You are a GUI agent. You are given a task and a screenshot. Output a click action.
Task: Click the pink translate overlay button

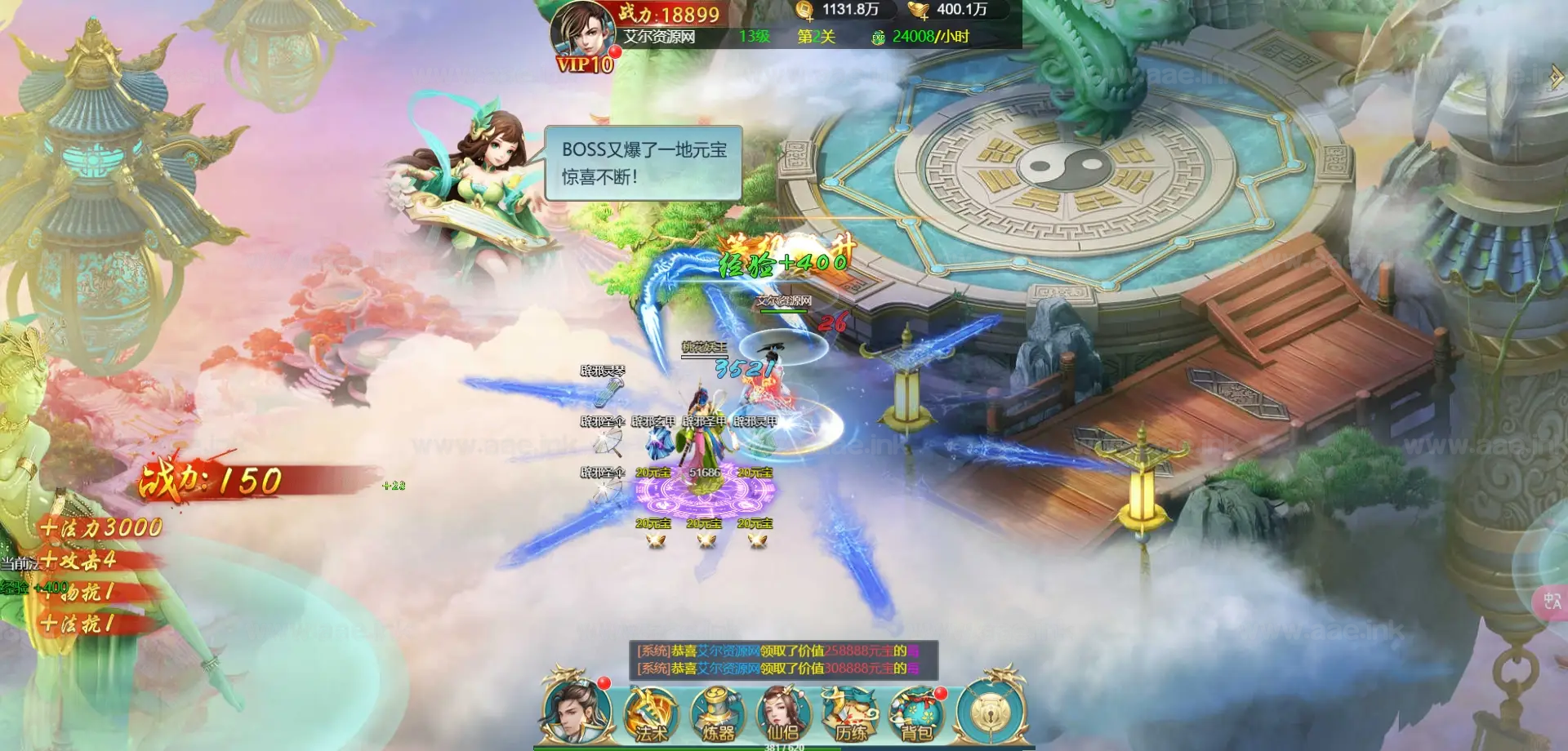tap(1552, 602)
